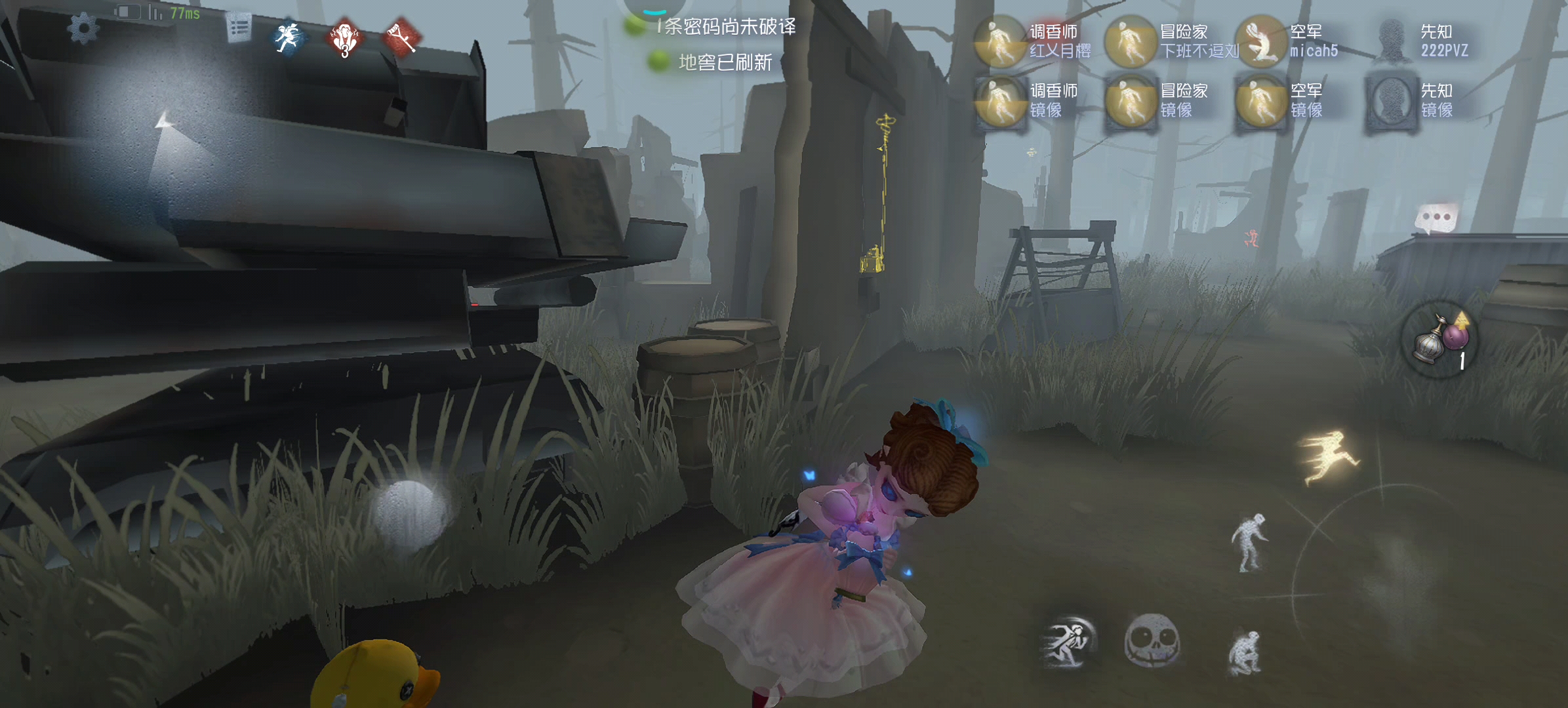The height and width of the screenshot is (708, 1568).
Task: Select the 先知 teammate 222PVZ
Action: (1391, 42)
